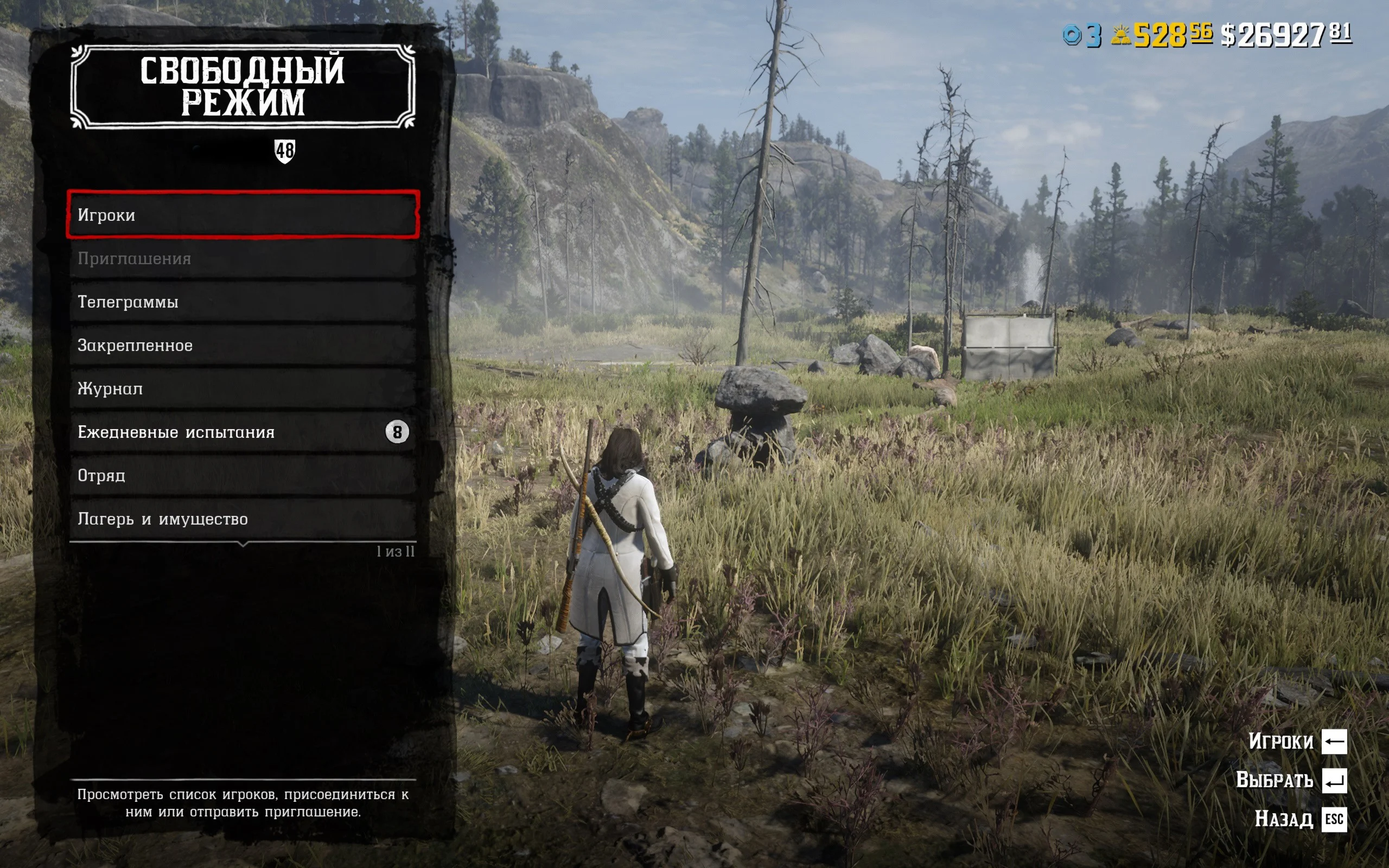Select Лагерь и имущество entry
Viewport: 1389px width, 868px height.
click(243, 519)
